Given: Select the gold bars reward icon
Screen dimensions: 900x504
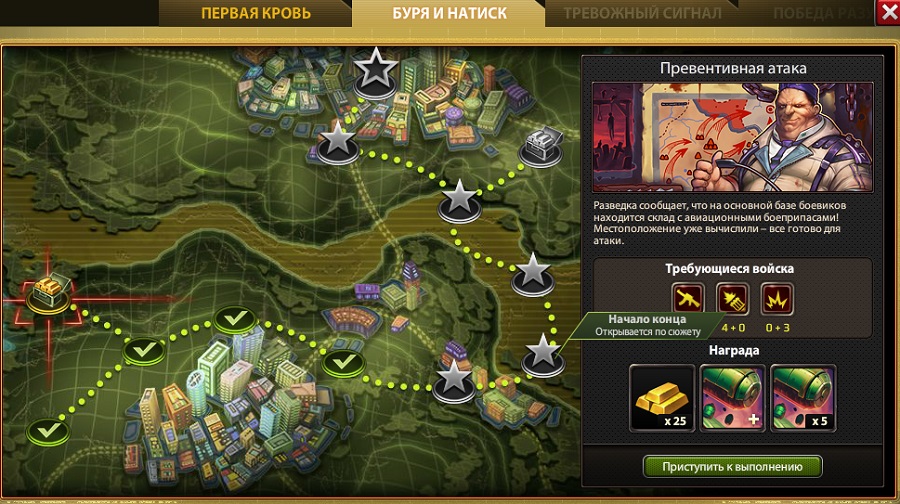Looking at the screenshot, I should [662, 397].
